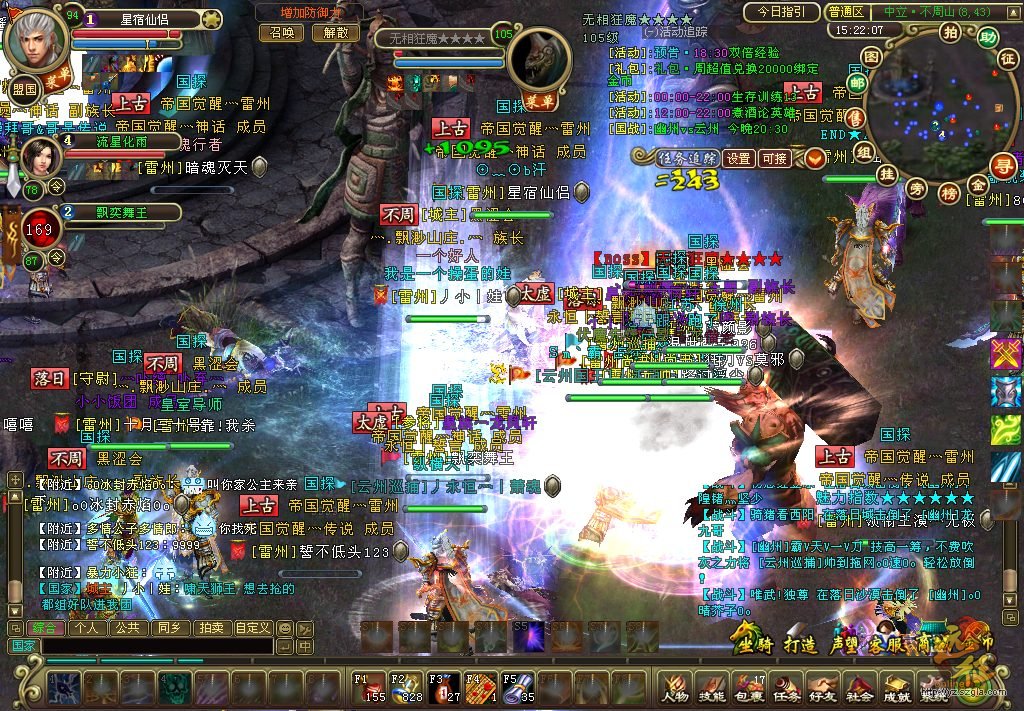This screenshot has height=711, width=1024.
Task: Use the F1 potion hotbar slot
Action: pos(370,687)
